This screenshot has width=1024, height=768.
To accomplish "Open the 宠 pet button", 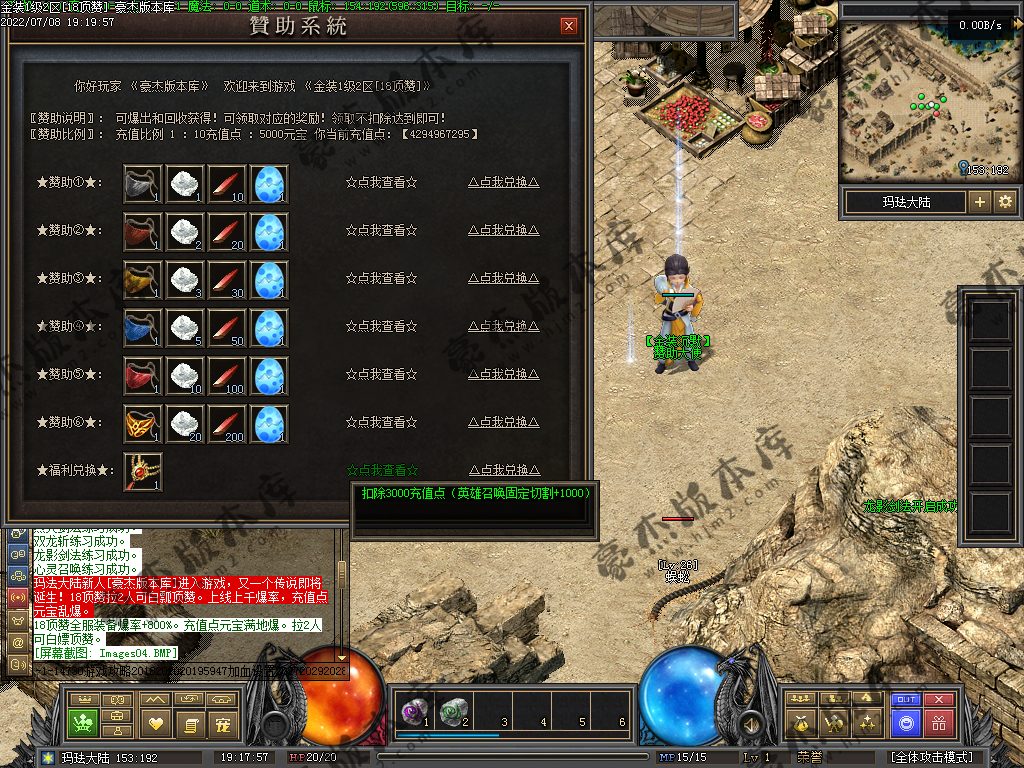I will (220, 723).
